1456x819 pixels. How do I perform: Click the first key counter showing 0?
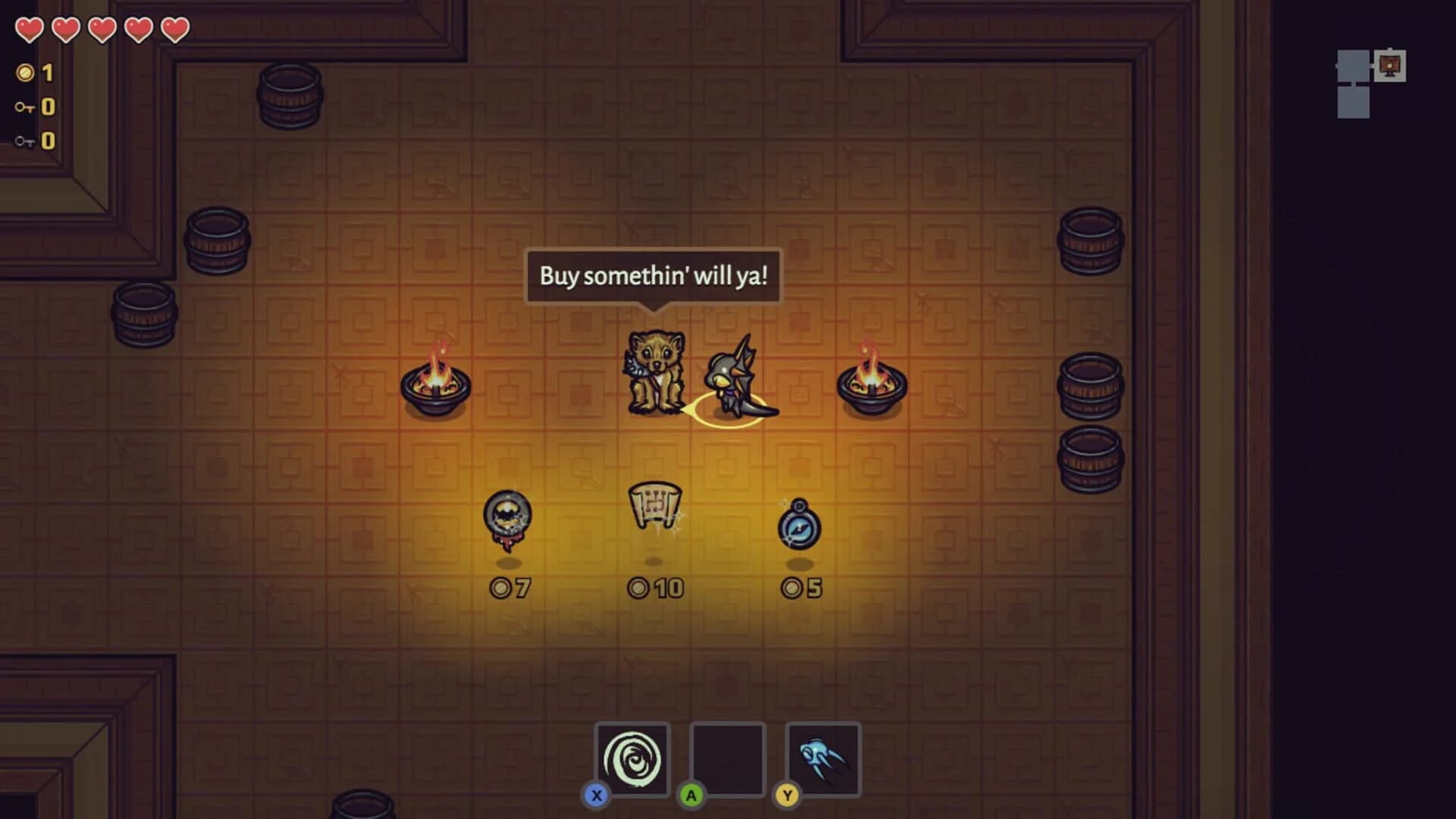pyautogui.click(x=36, y=106)
